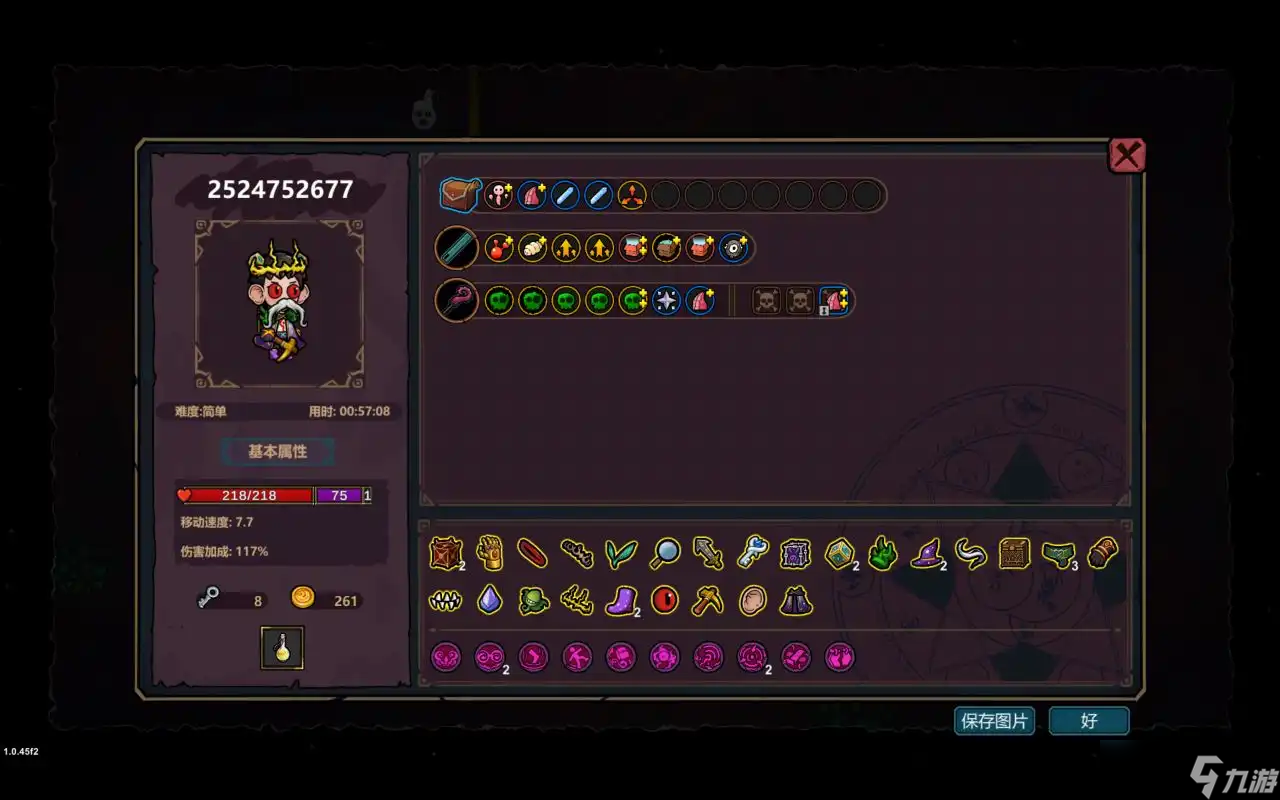The image size is (1280, 800).
Task: Open the 基本属性 basic attributes tab
Action: 277,452
